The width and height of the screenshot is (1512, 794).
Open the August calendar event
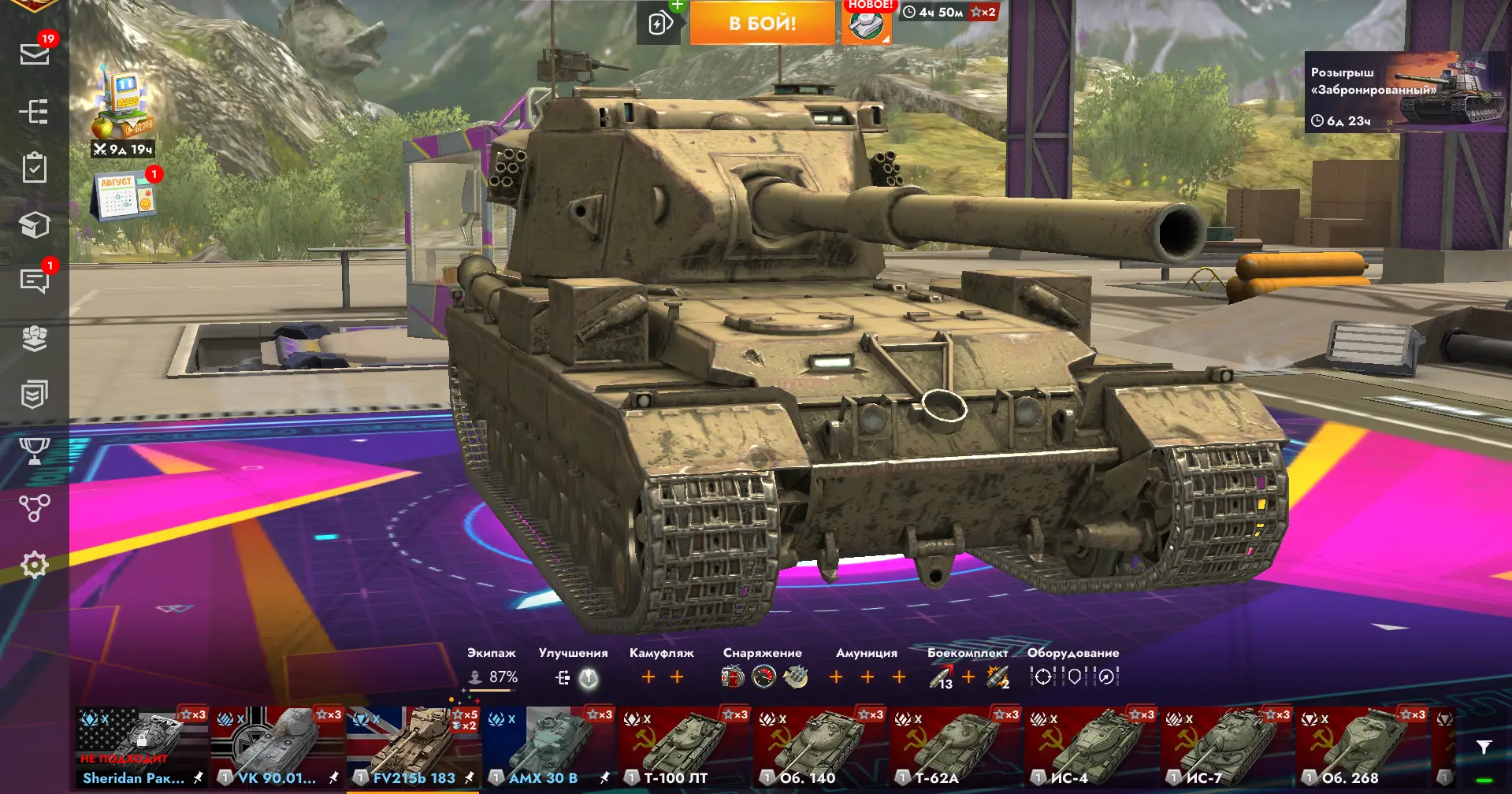pos(123,197)
